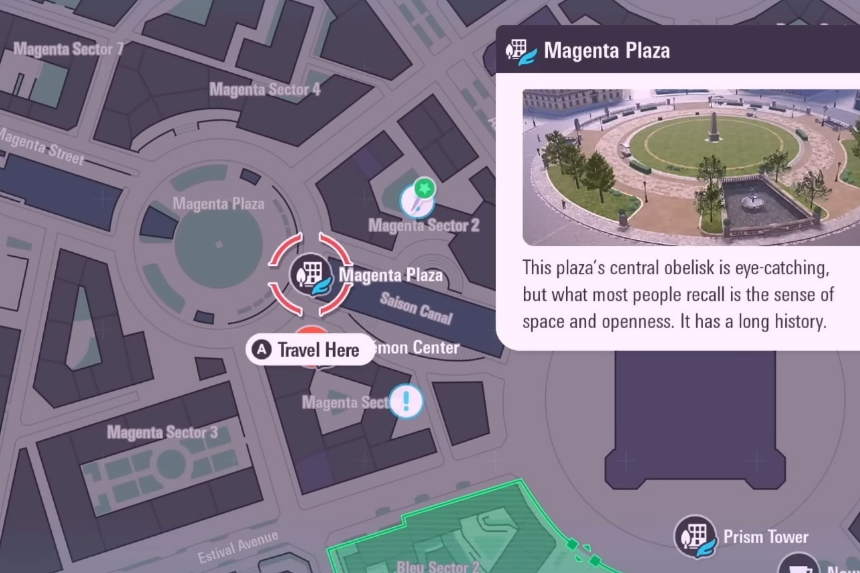
Task: Choose the Prism Tower fast travel marker
Action: [695, 537]
